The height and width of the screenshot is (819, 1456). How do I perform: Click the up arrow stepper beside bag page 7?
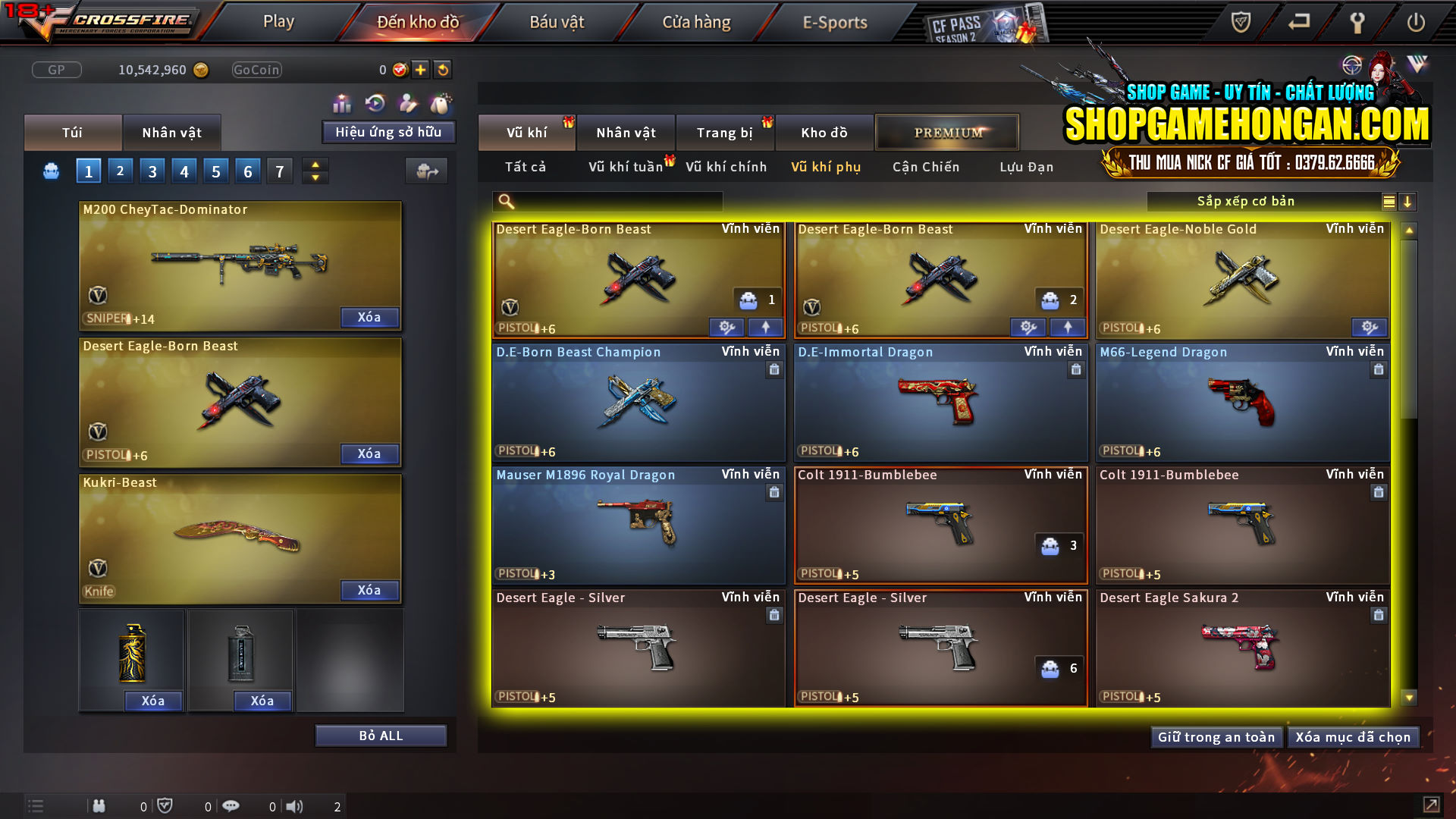314,164
